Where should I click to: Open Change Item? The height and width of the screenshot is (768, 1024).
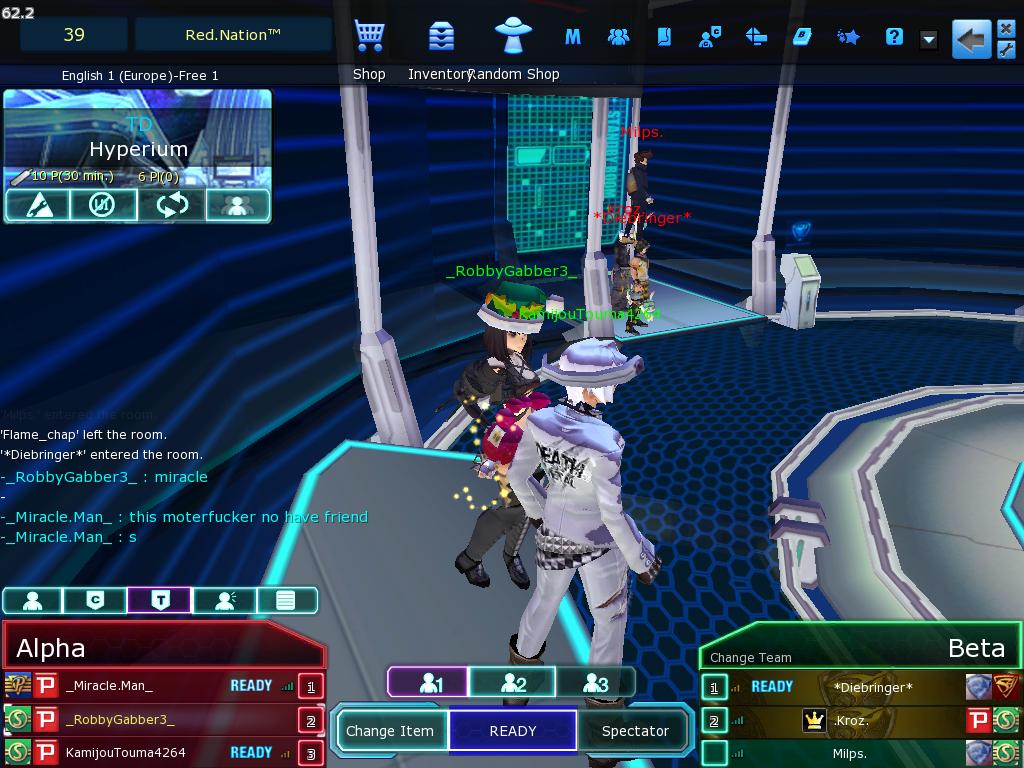(x=390, y=731)
